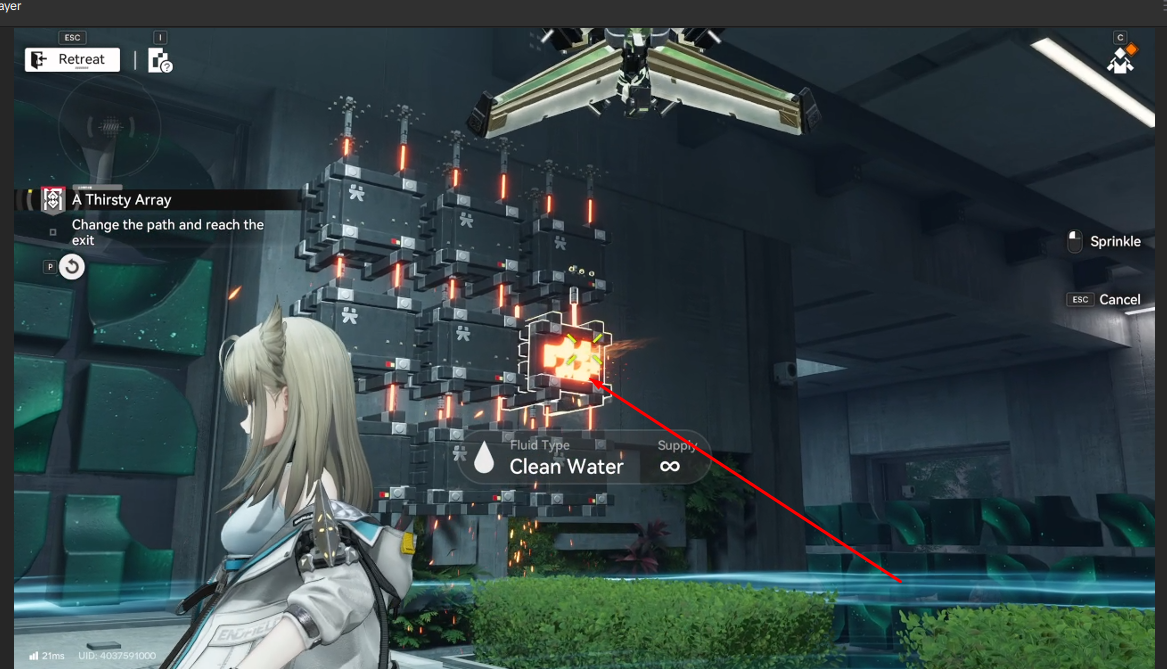The height and width of the screenshot is (669, 1167).
Task: Open the operator icon with orange diamond
Action: pos(1121,61)
